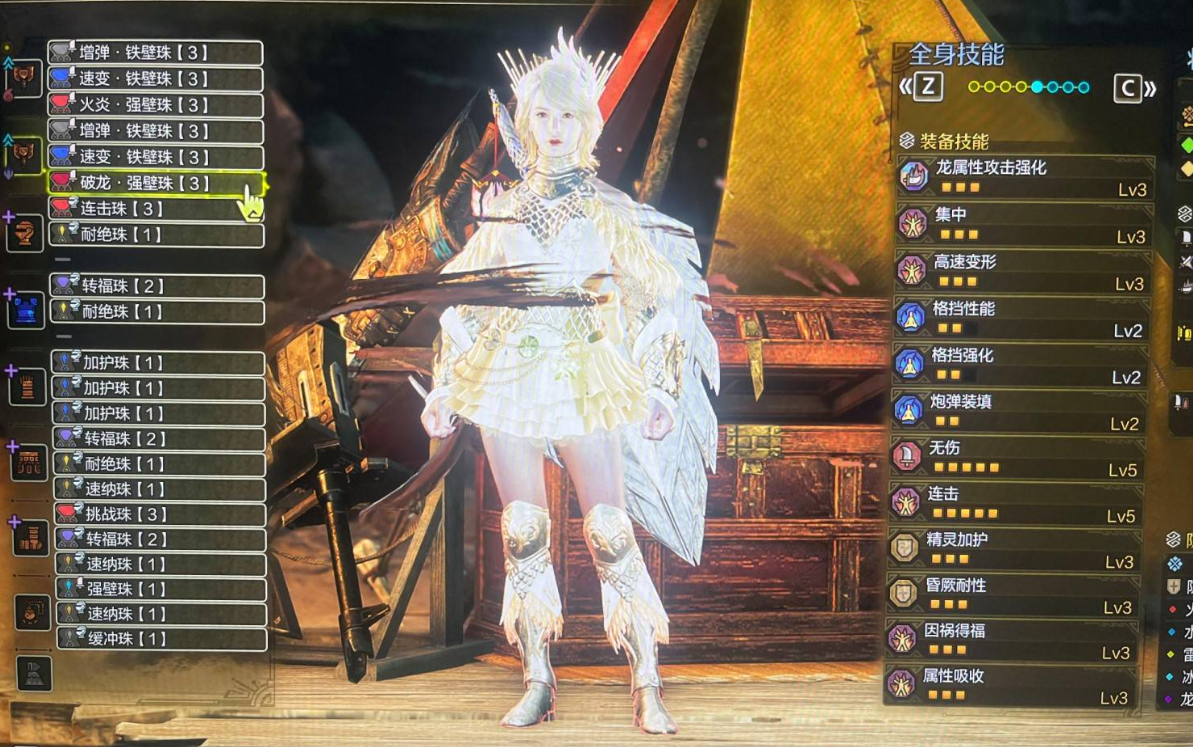
Task: Choose the 强壁珠【1】 decoration
Action: click(160, 589)
